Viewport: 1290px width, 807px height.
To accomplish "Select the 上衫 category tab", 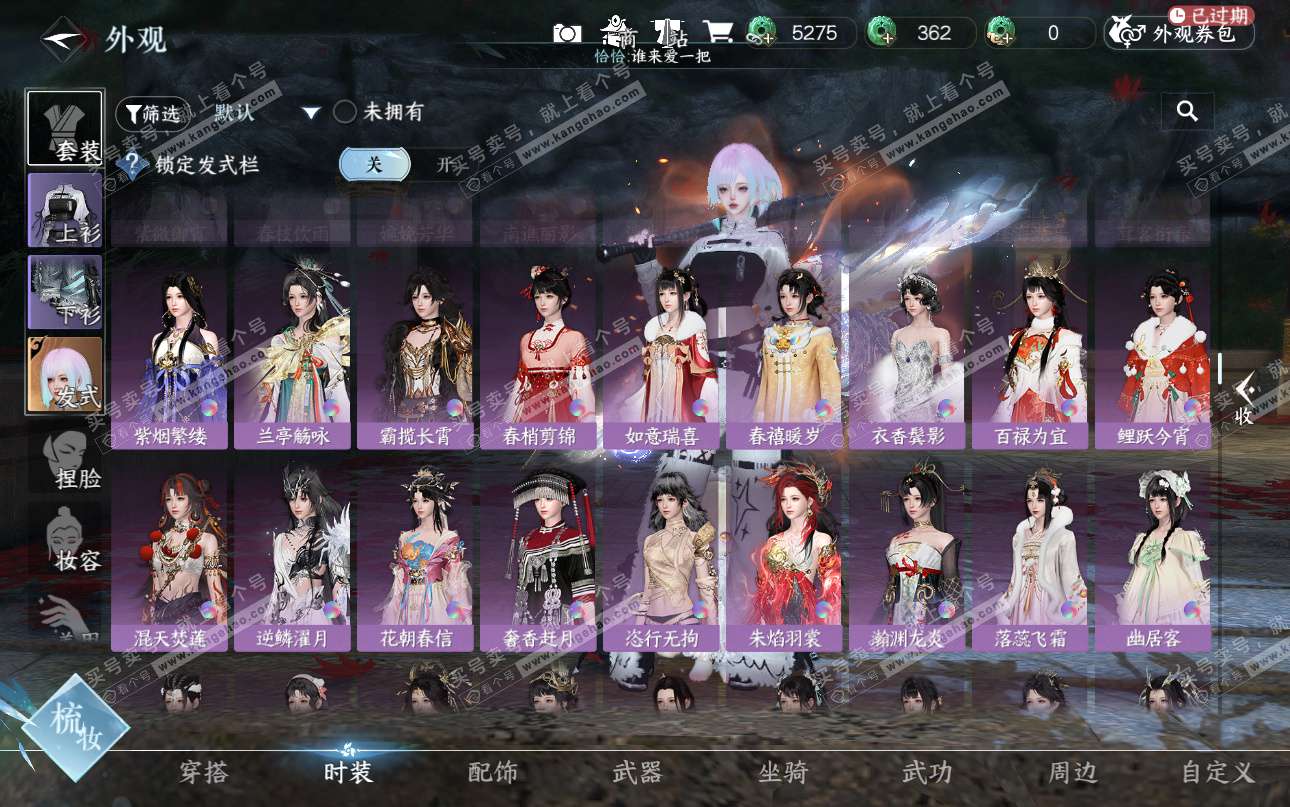I will pyautogui.click(x=65, y=210).
